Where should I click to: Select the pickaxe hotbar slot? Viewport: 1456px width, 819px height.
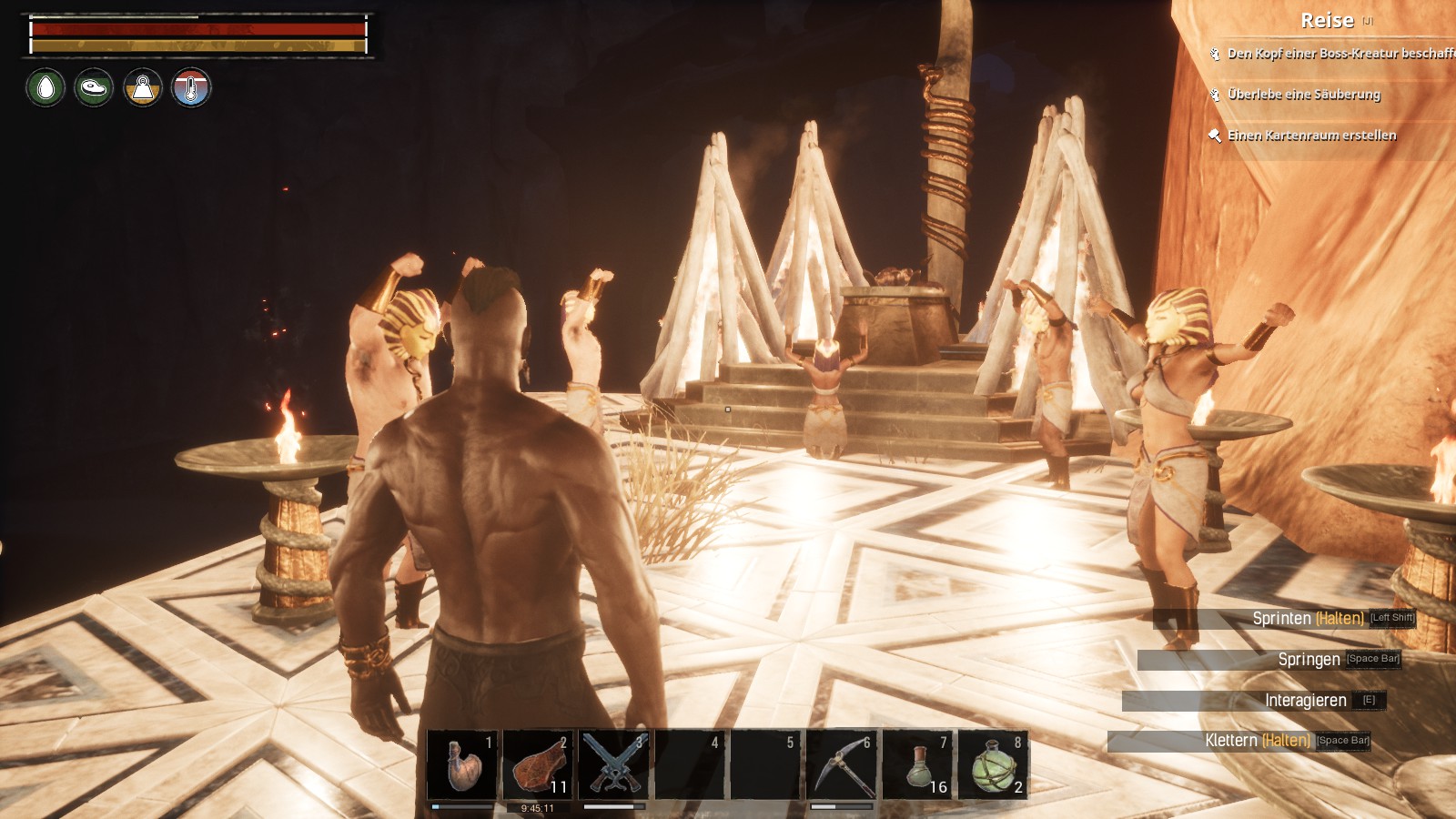pyautogui.click(x=842, y=764)
